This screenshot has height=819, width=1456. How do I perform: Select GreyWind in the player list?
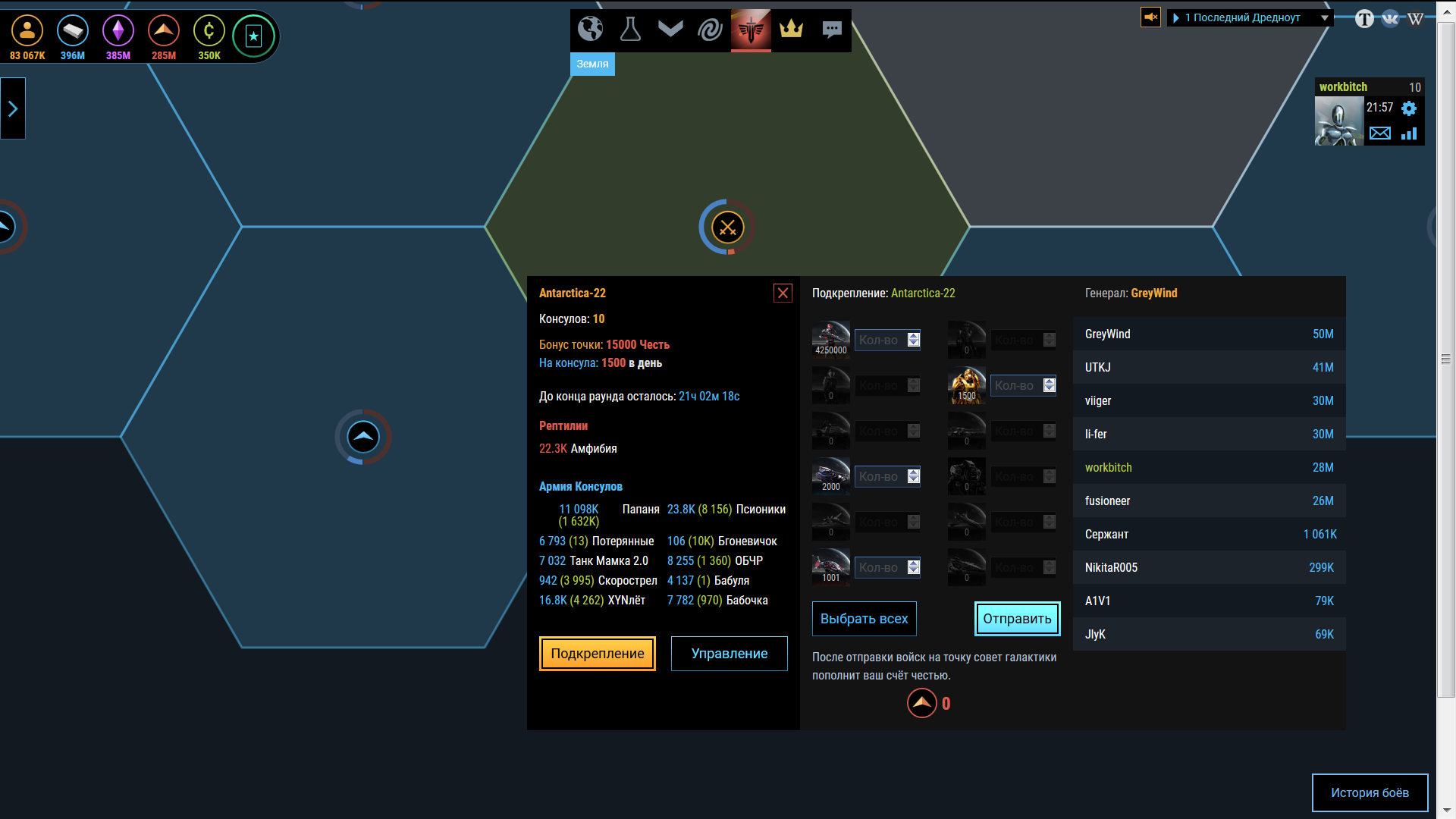(x=1209, y=334)
